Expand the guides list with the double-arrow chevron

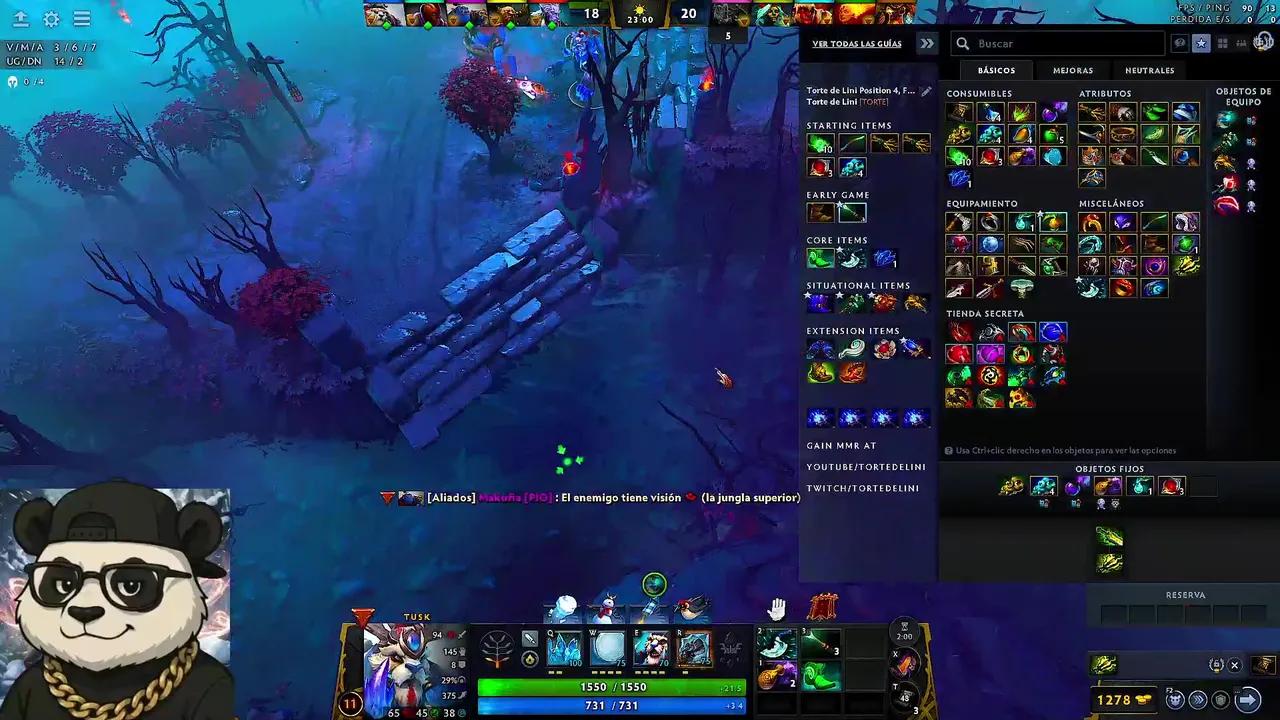[x=926, y=44]
